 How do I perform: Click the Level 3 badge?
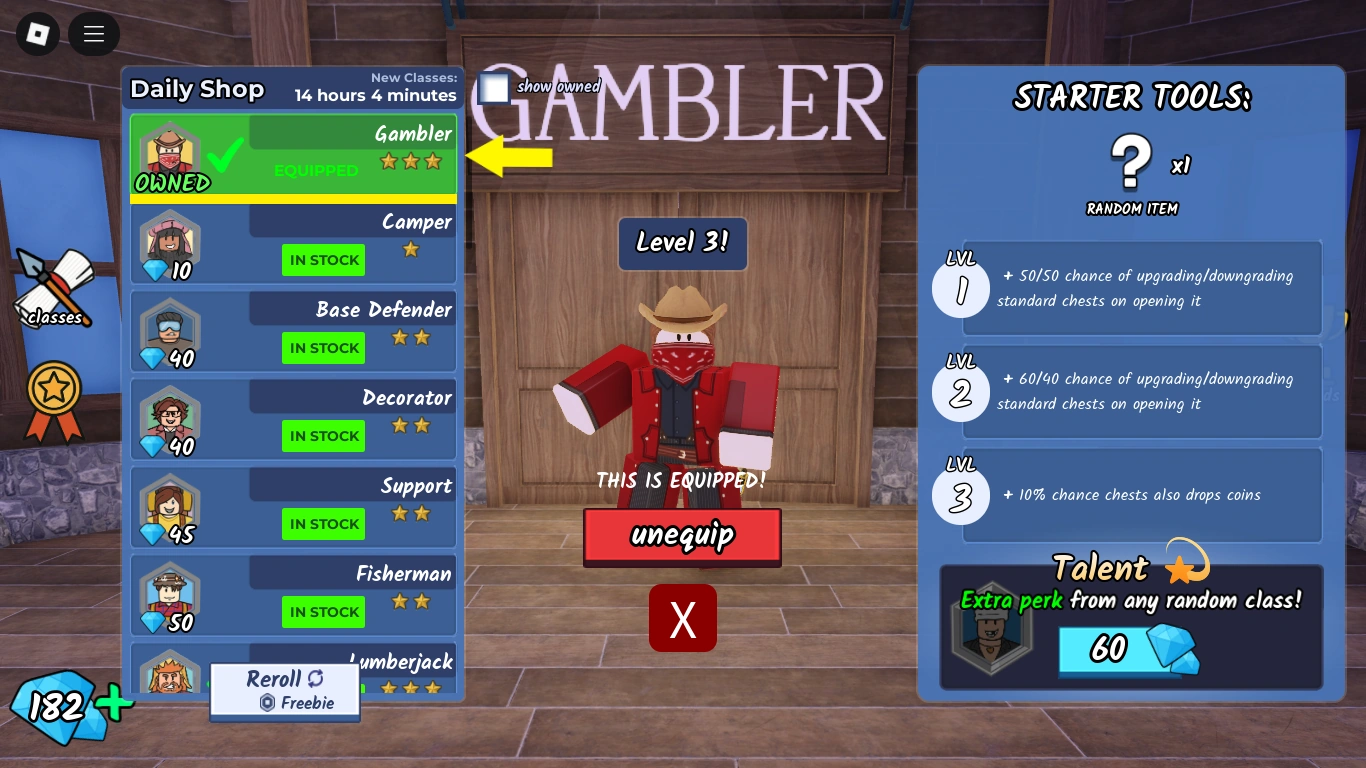point(683,243)
